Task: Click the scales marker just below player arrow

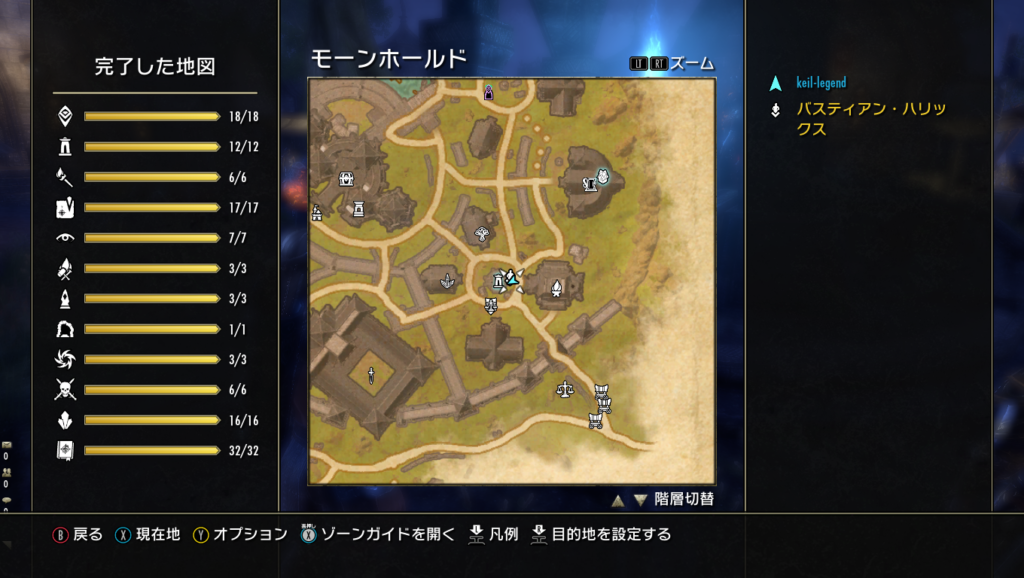Action: (x=491, y=305)
